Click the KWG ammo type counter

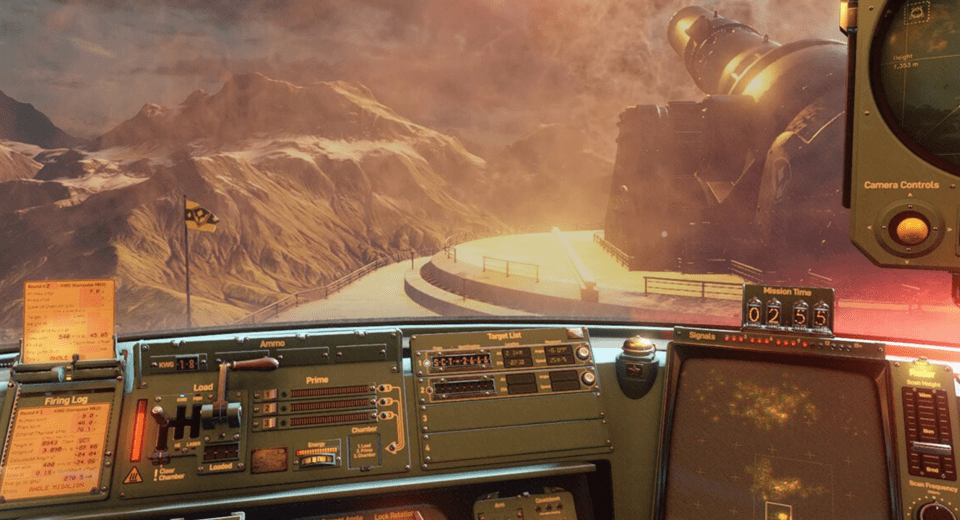(x=186, y=363)
